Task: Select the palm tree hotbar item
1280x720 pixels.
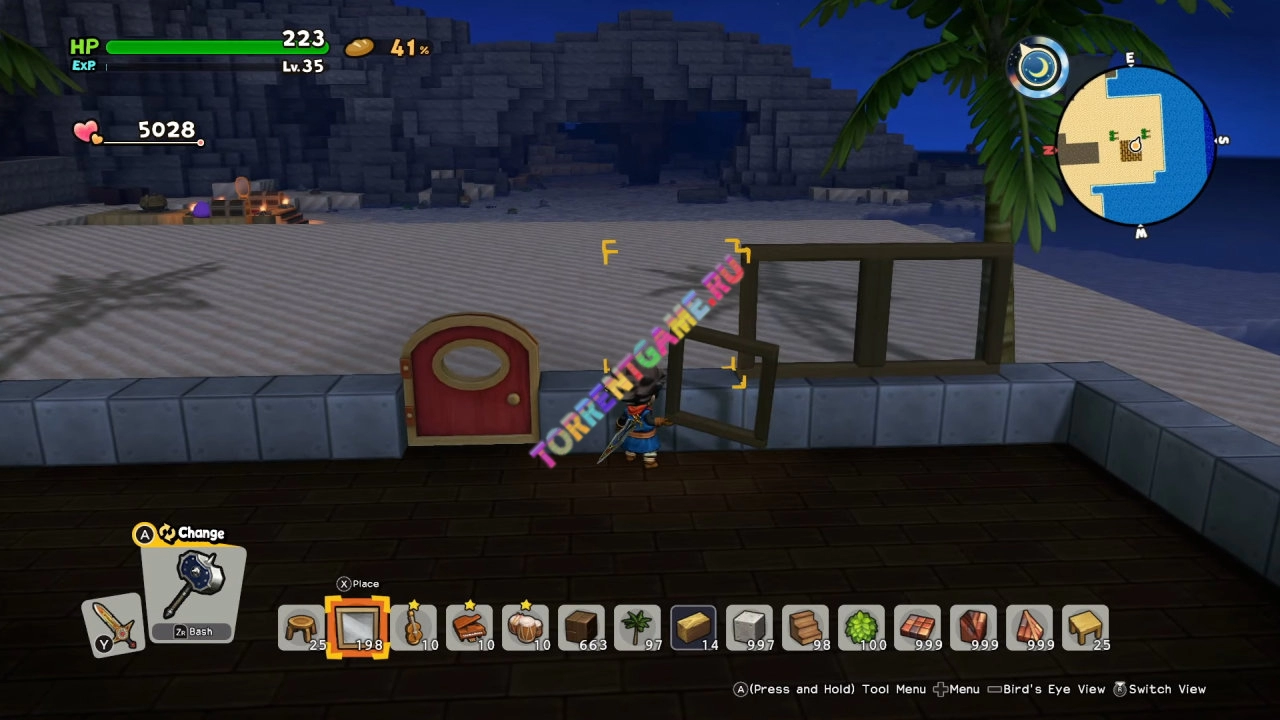Action: tap(637, 629)
